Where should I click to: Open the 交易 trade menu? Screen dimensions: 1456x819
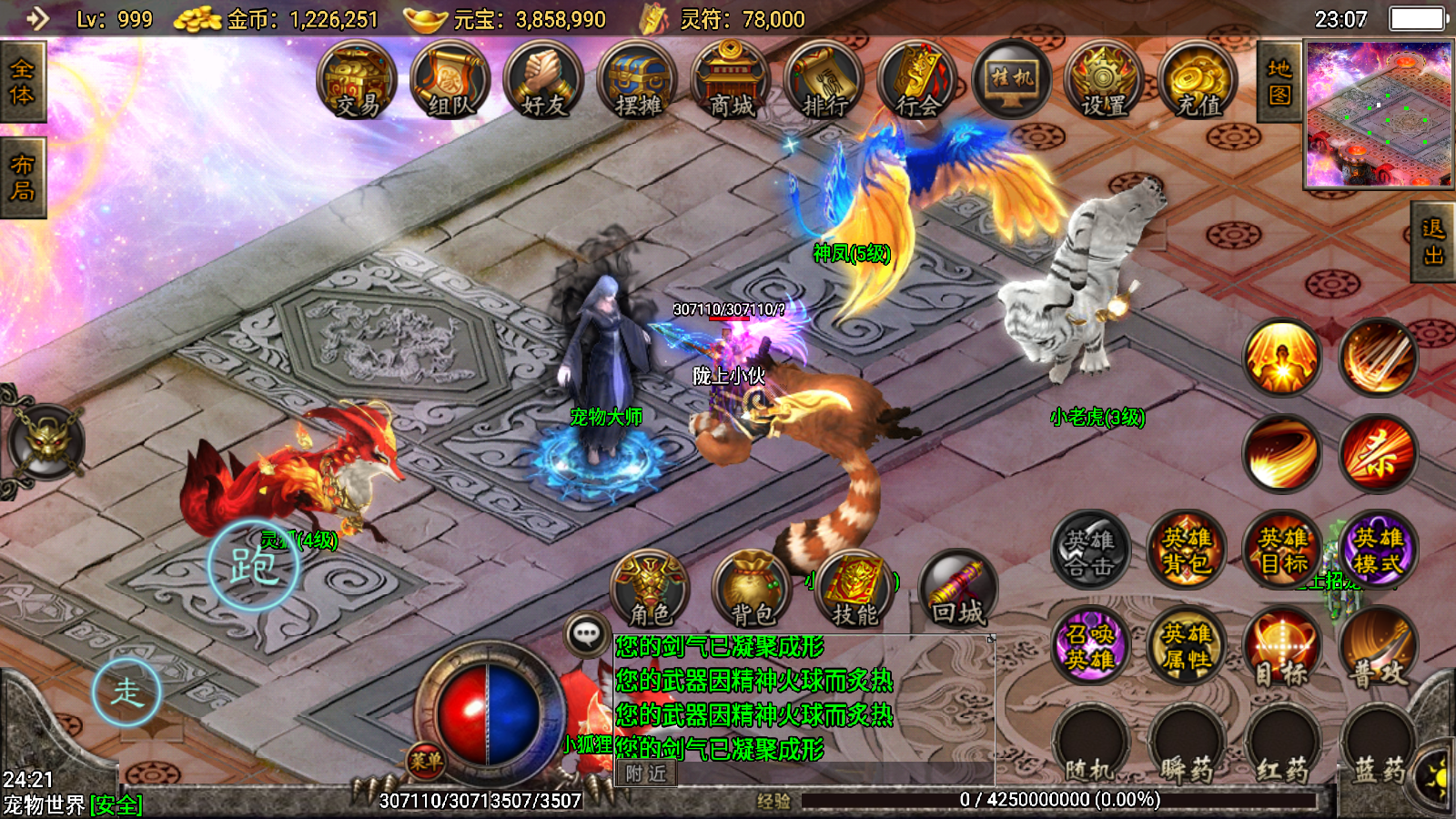pos(357,82)
